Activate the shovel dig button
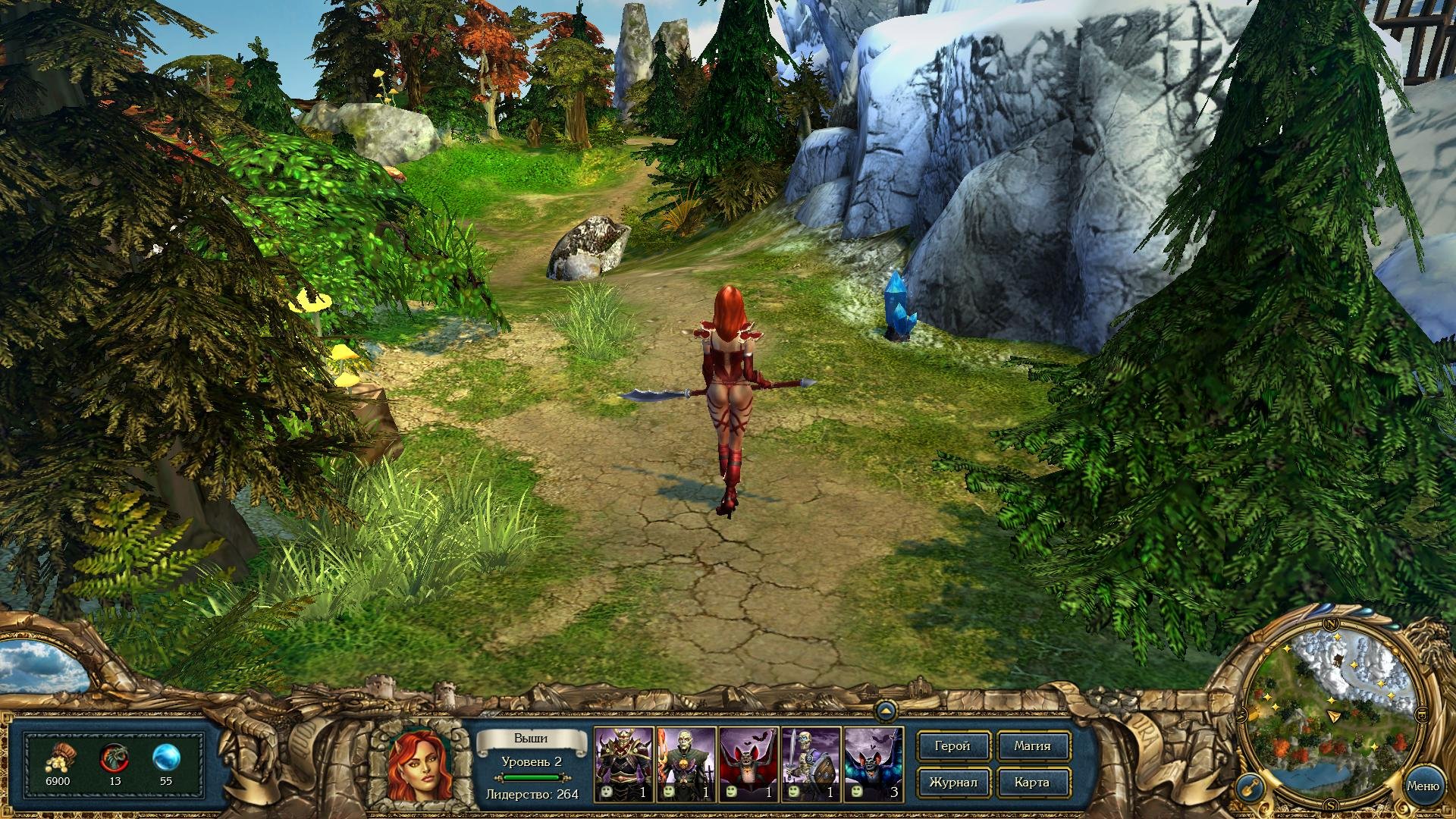The image size is (1456, 819). pyautogui.click(x=1248, y=787)
